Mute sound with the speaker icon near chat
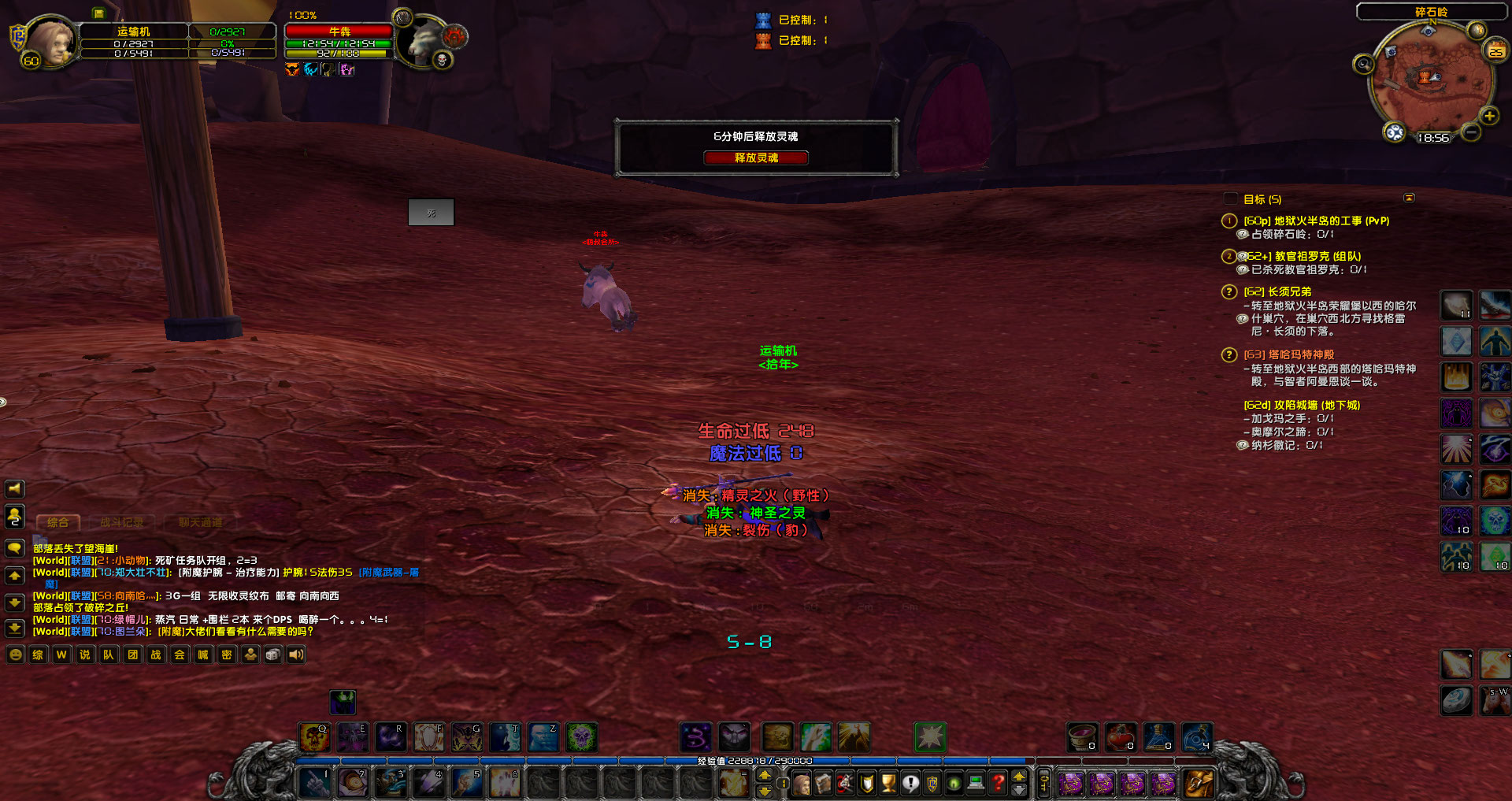This screenshot has width=1512, height=801. tap(295, 655)
